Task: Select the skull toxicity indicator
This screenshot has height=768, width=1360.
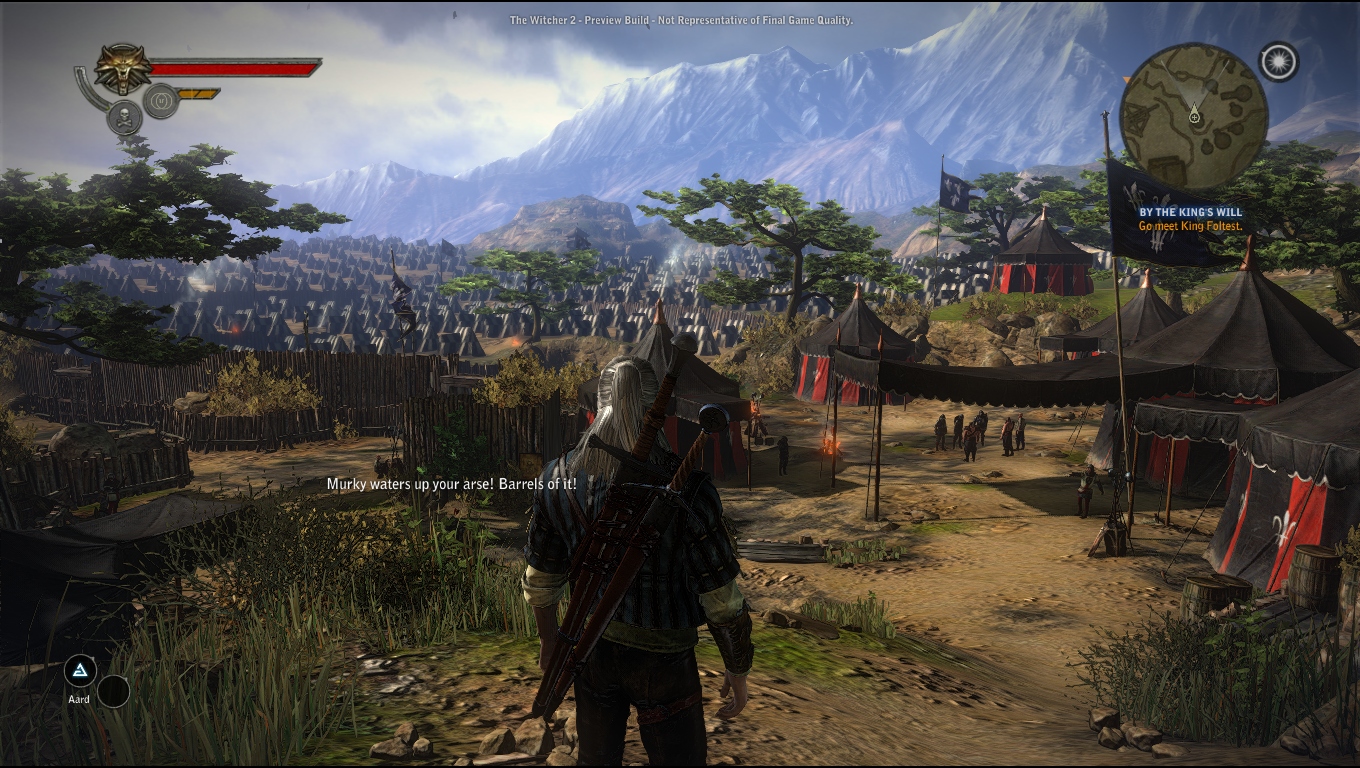Action: click(125, 116)
